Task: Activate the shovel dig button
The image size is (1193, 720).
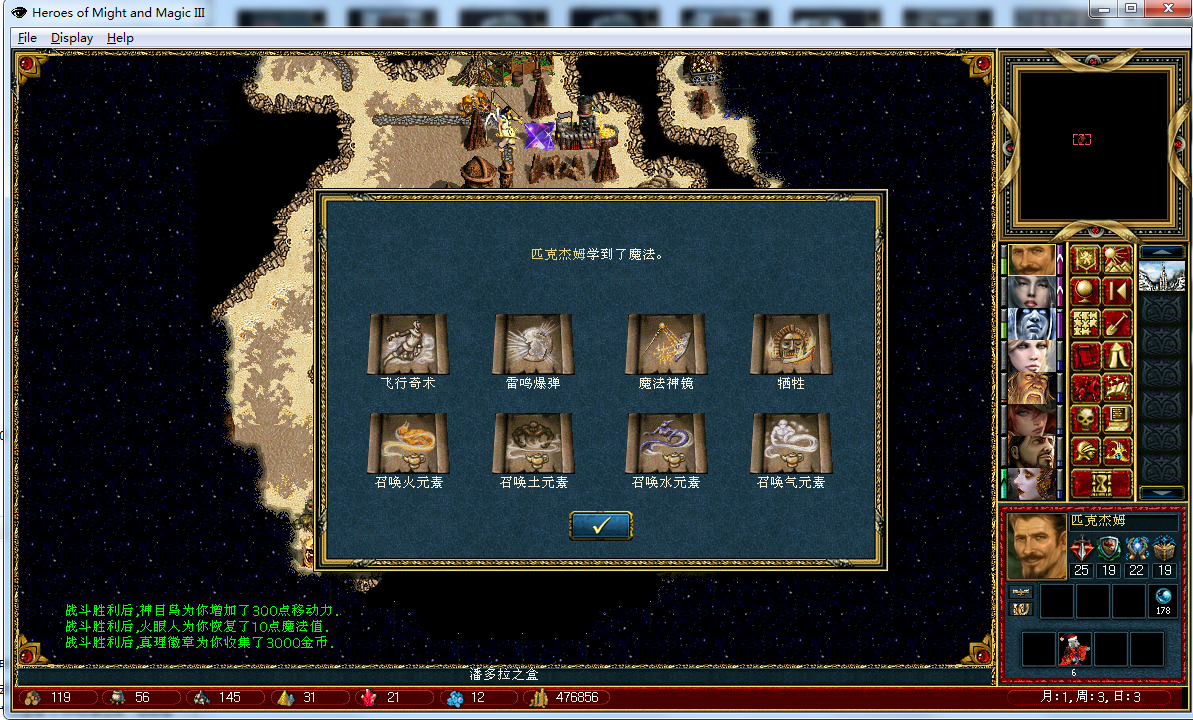Action: tap(1117, 323)
